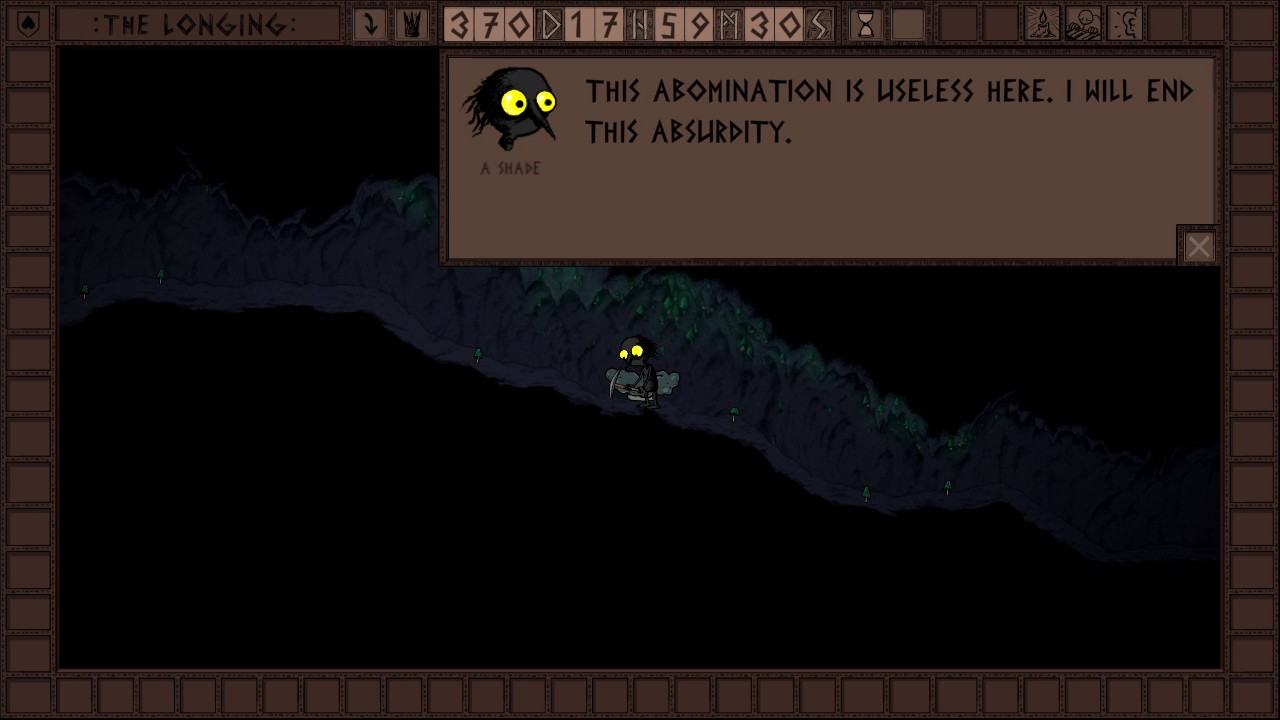1280x720 pixels.
Task: Open the king's crown icon
Action: pos(411,24)
